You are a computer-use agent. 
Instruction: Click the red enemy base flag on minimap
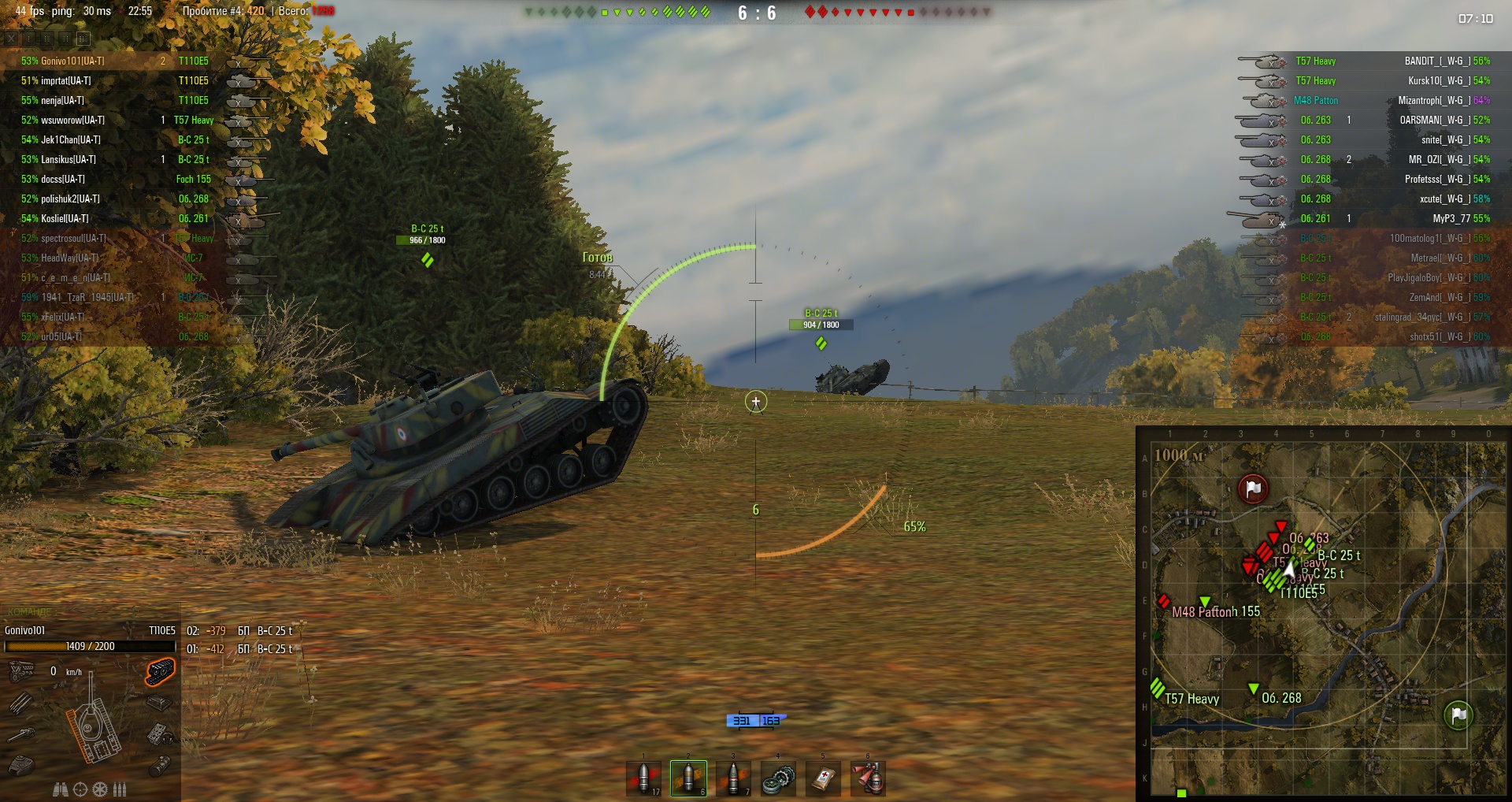pos(1252,488)
